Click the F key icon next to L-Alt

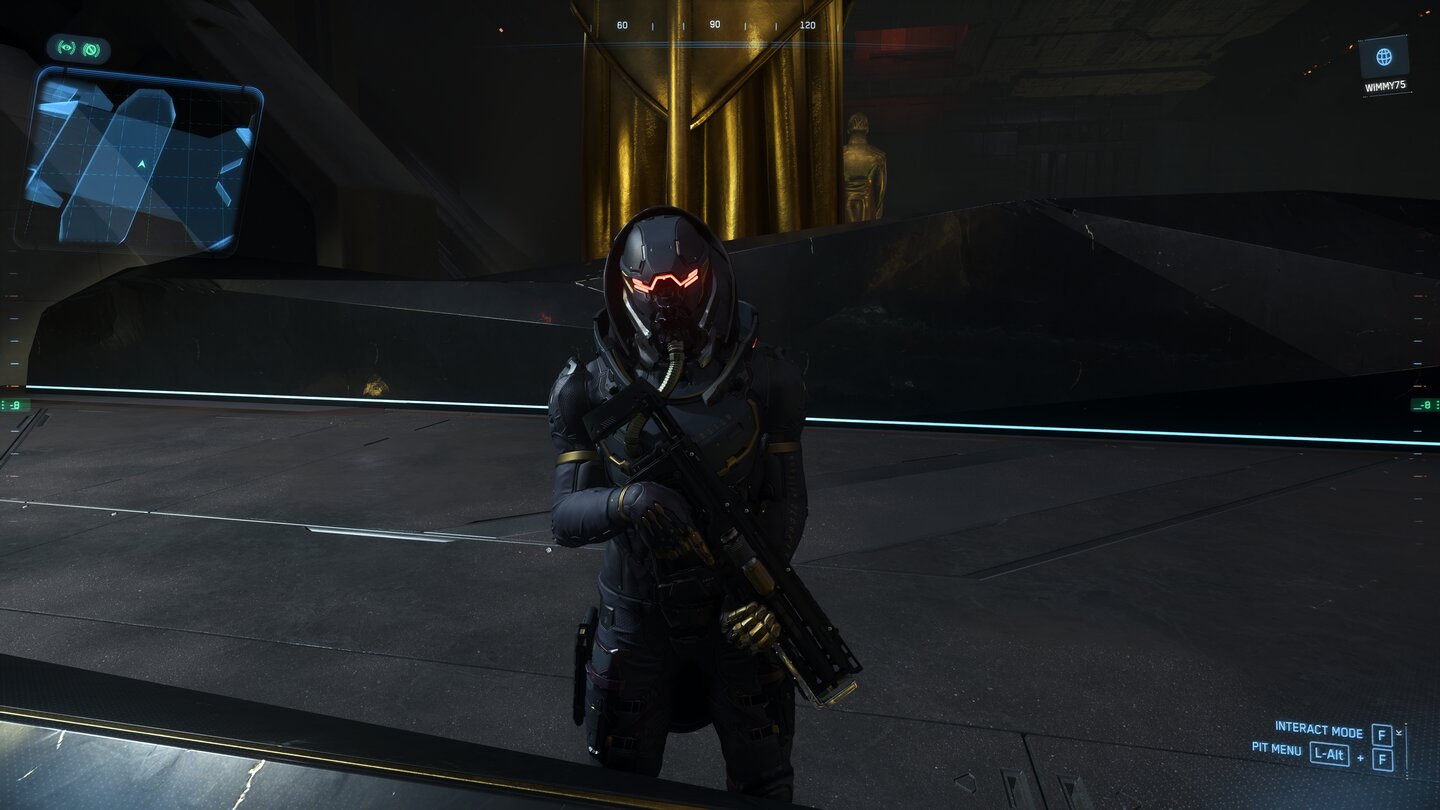pos(1383,759)
